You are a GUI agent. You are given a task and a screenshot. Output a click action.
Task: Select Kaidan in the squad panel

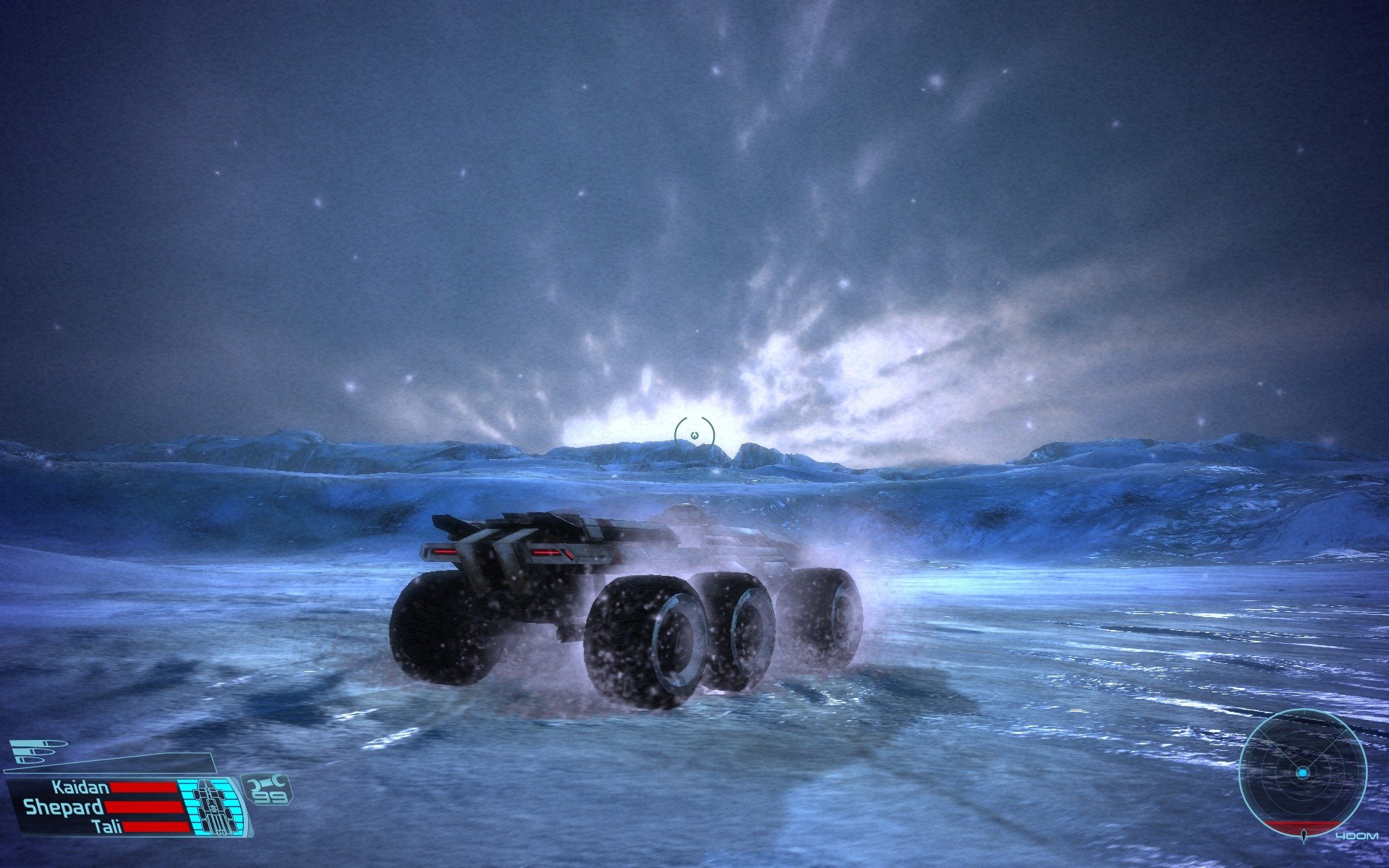pyautogui.click(x=80, y=787)
